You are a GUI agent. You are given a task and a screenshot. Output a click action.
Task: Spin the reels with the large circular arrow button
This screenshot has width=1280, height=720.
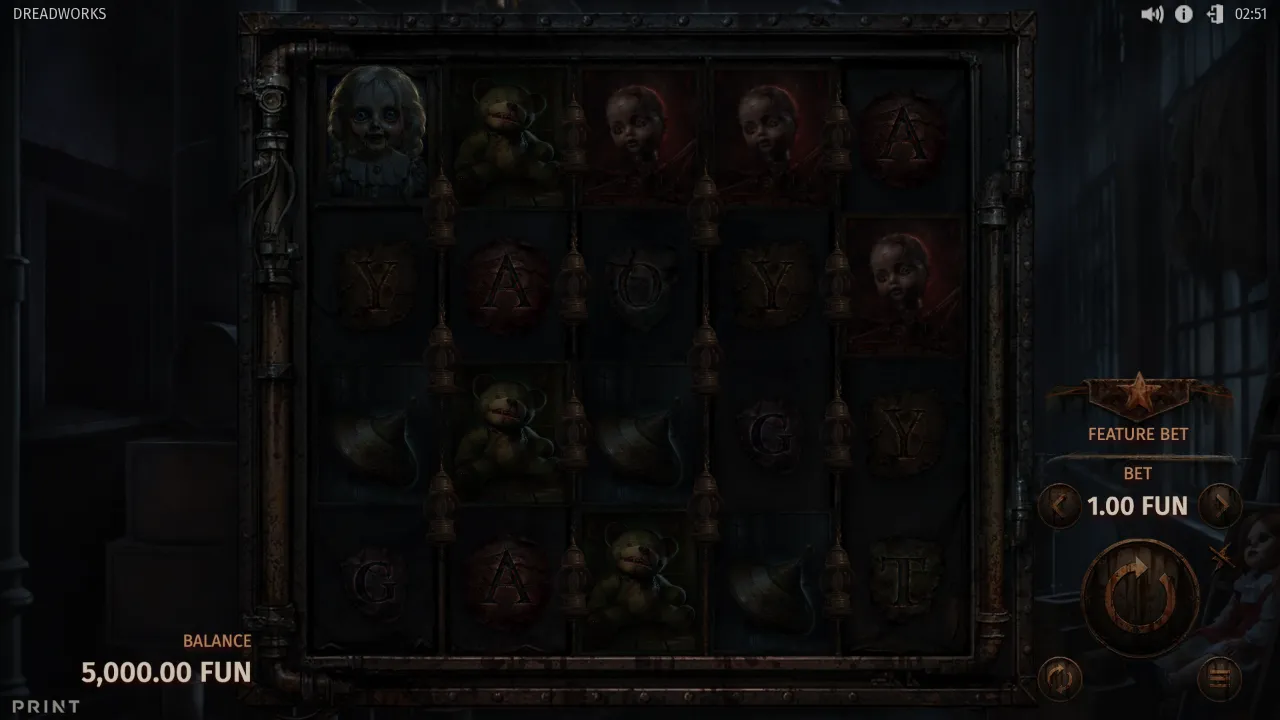[x=1140, y=597]
